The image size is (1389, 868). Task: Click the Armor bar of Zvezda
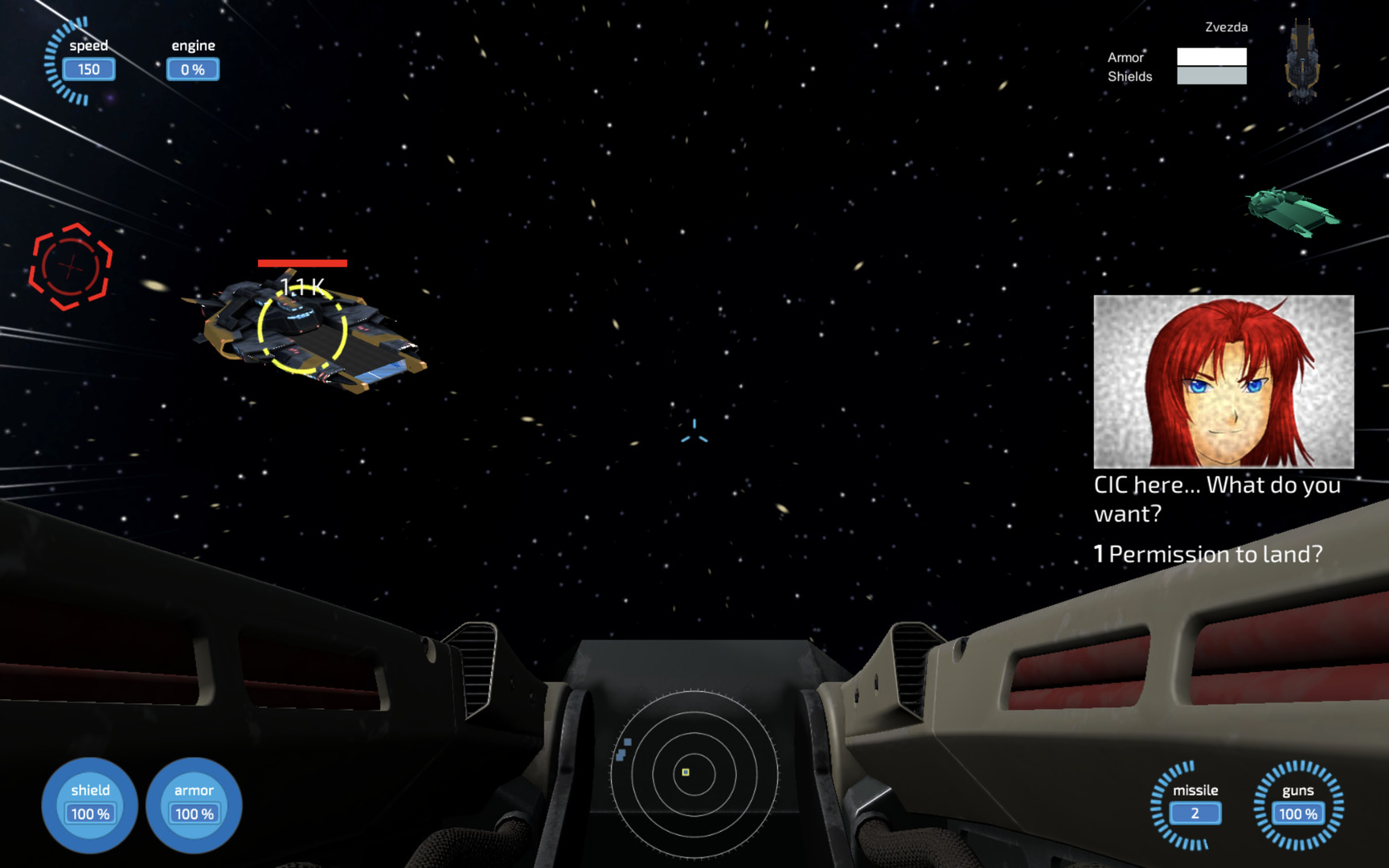pos(1212,57)
